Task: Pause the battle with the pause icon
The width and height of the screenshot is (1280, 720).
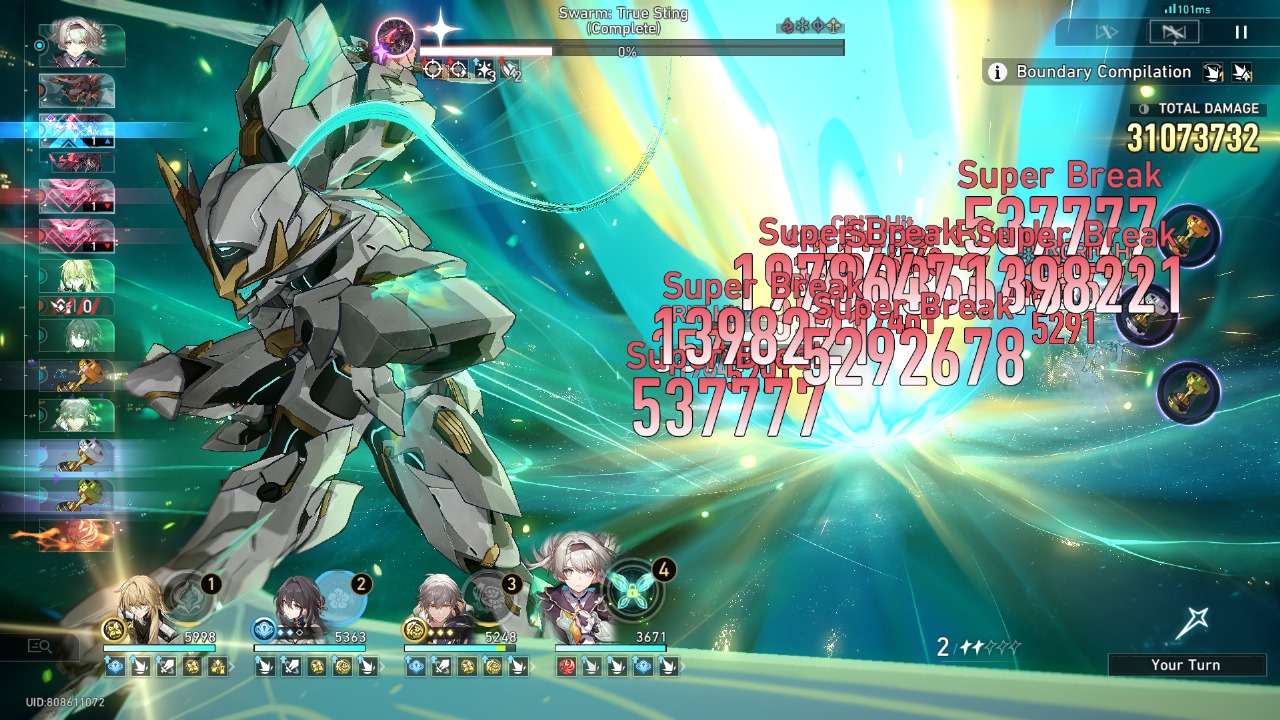Action: tap(1241, 32)
